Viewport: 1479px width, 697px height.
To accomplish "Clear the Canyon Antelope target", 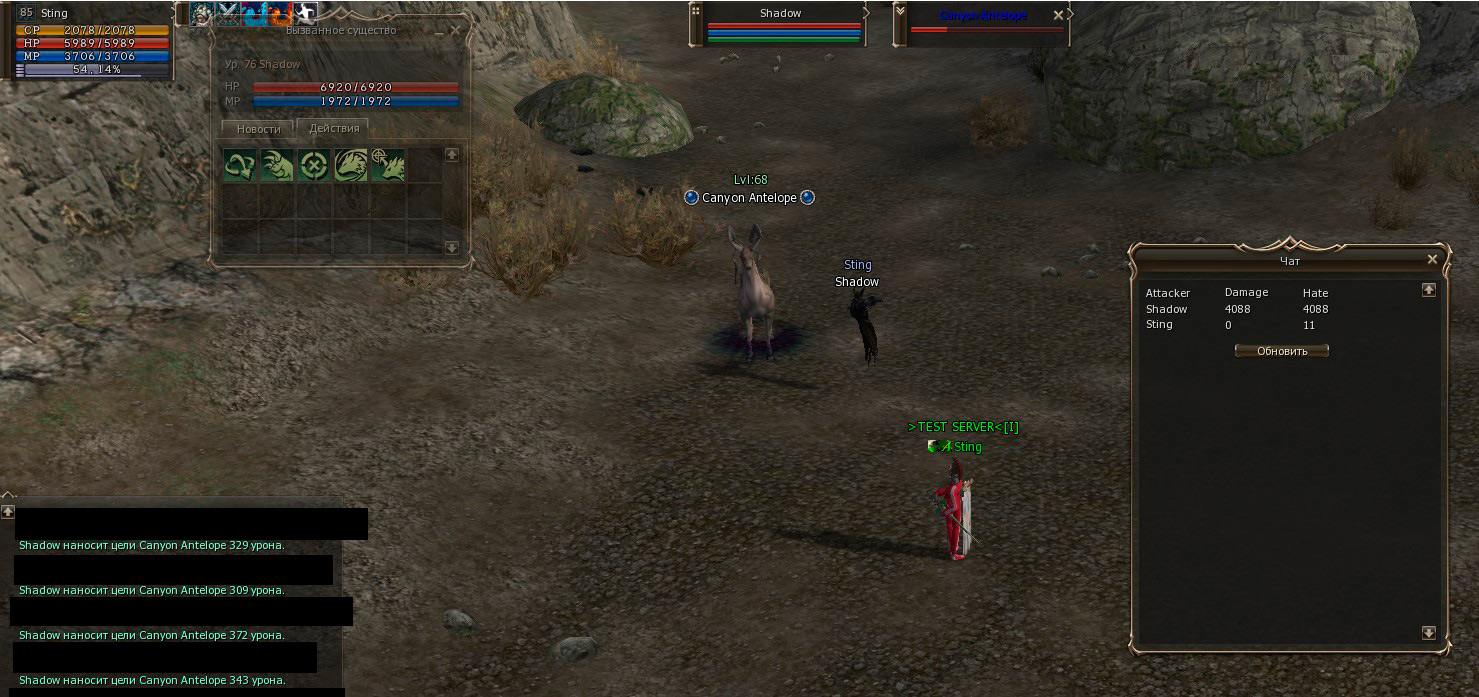I will (1058, 16).
